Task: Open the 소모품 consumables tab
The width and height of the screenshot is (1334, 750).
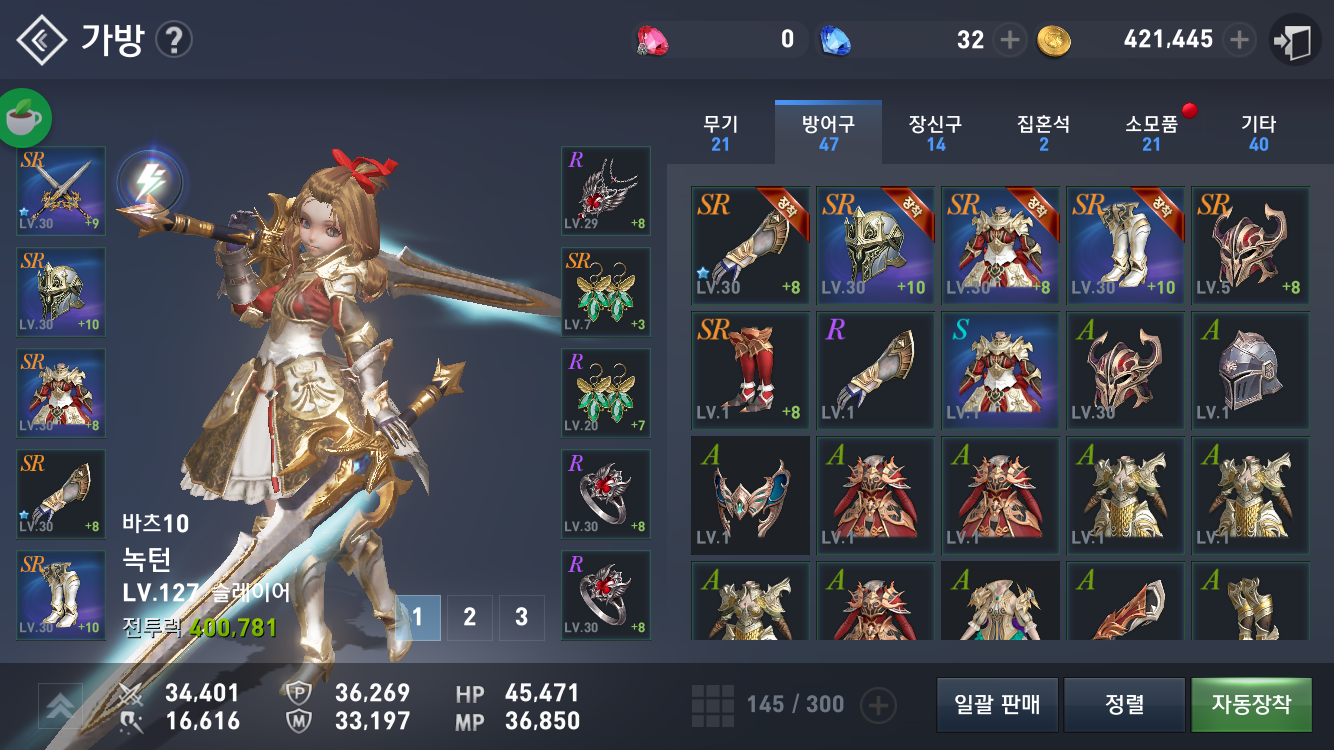Action: click(x=1152, y=132)
